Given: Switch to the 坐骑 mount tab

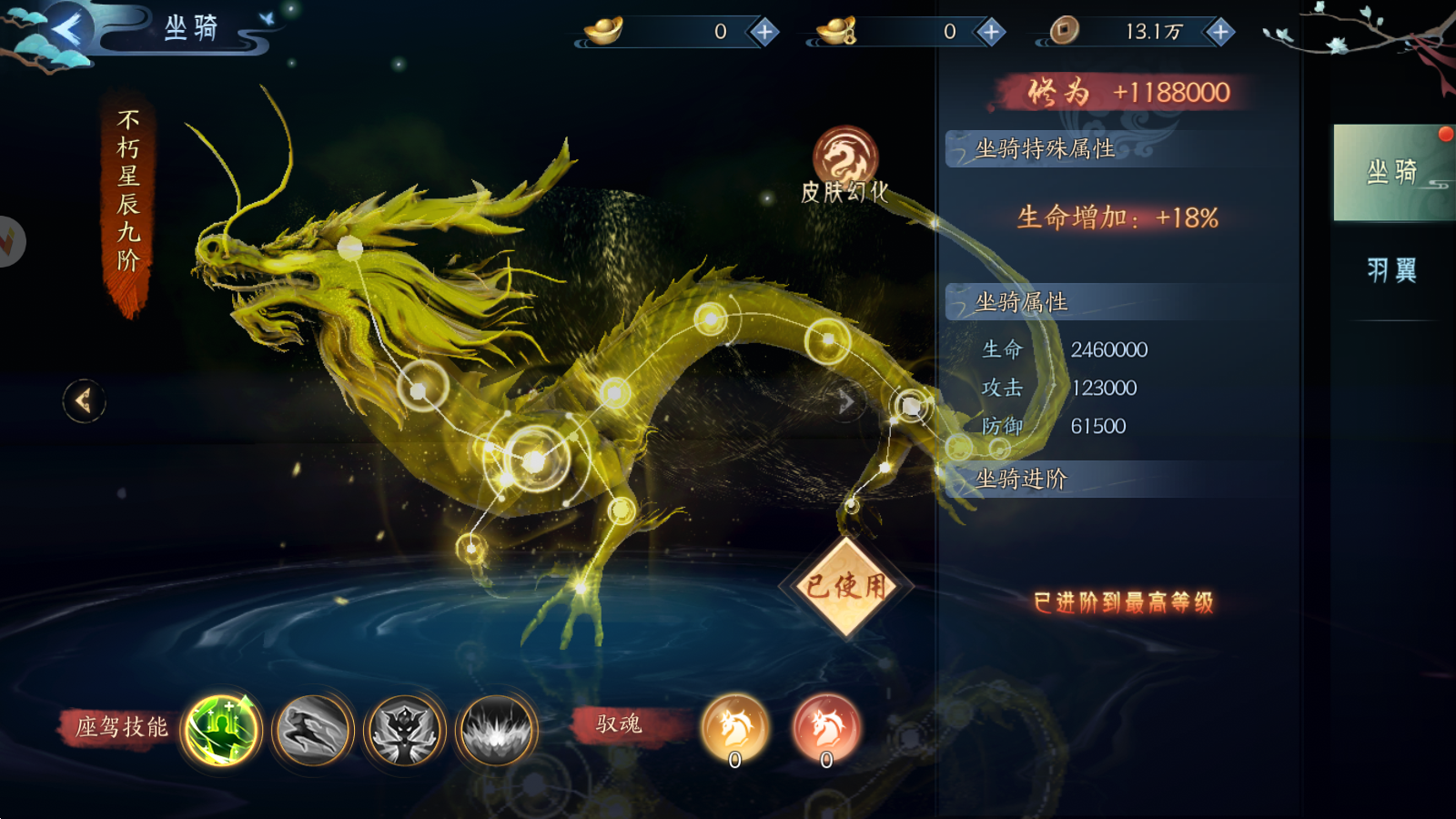Looking at the screenshot, I should [x=1392, y=172].
